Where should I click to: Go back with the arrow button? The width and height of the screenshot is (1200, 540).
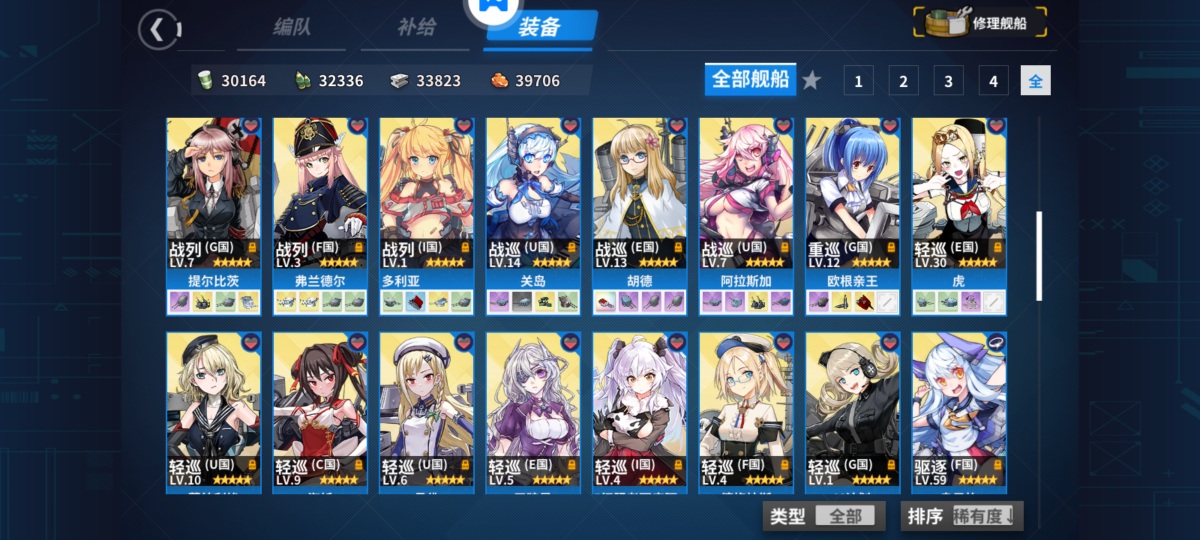pos(157,29)
